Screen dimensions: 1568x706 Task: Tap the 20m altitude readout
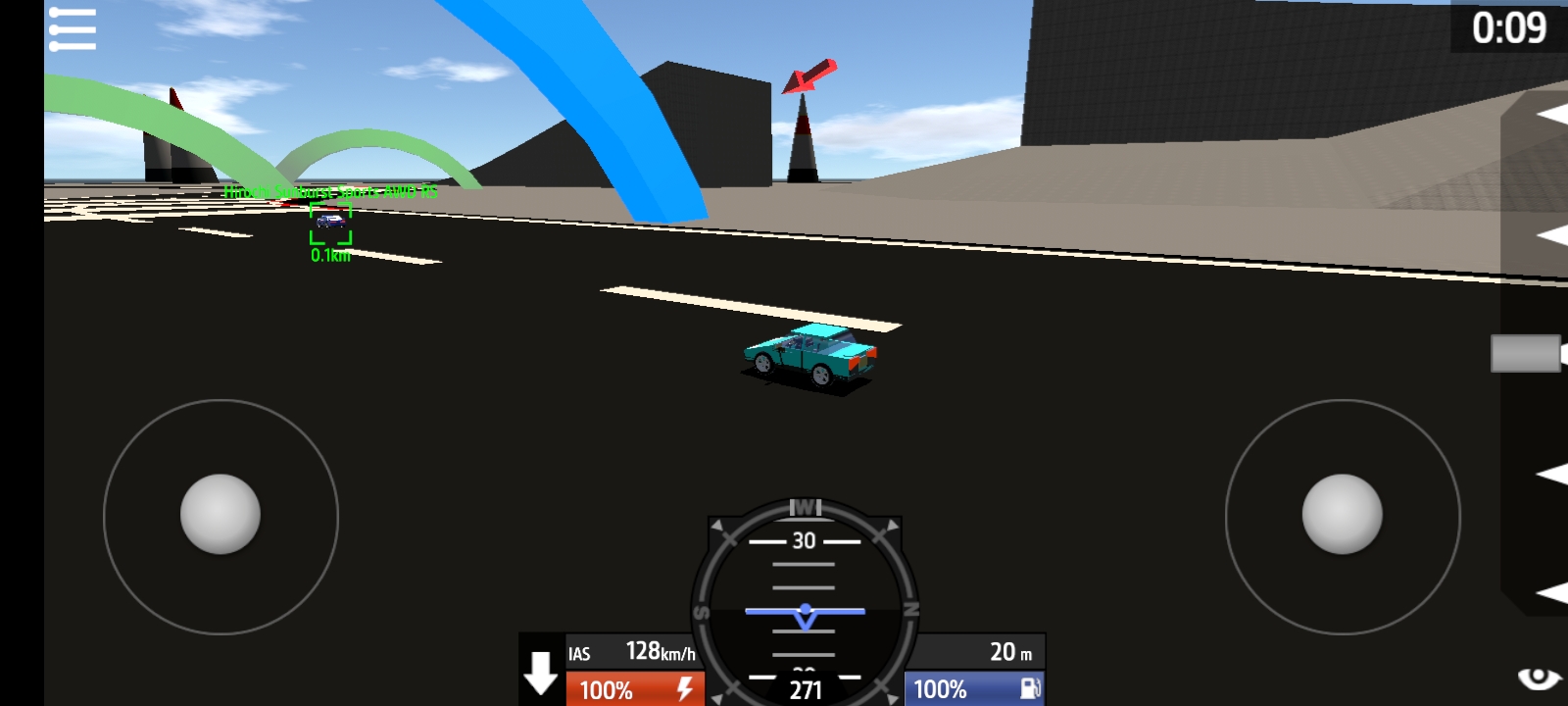coord(1006,649)
